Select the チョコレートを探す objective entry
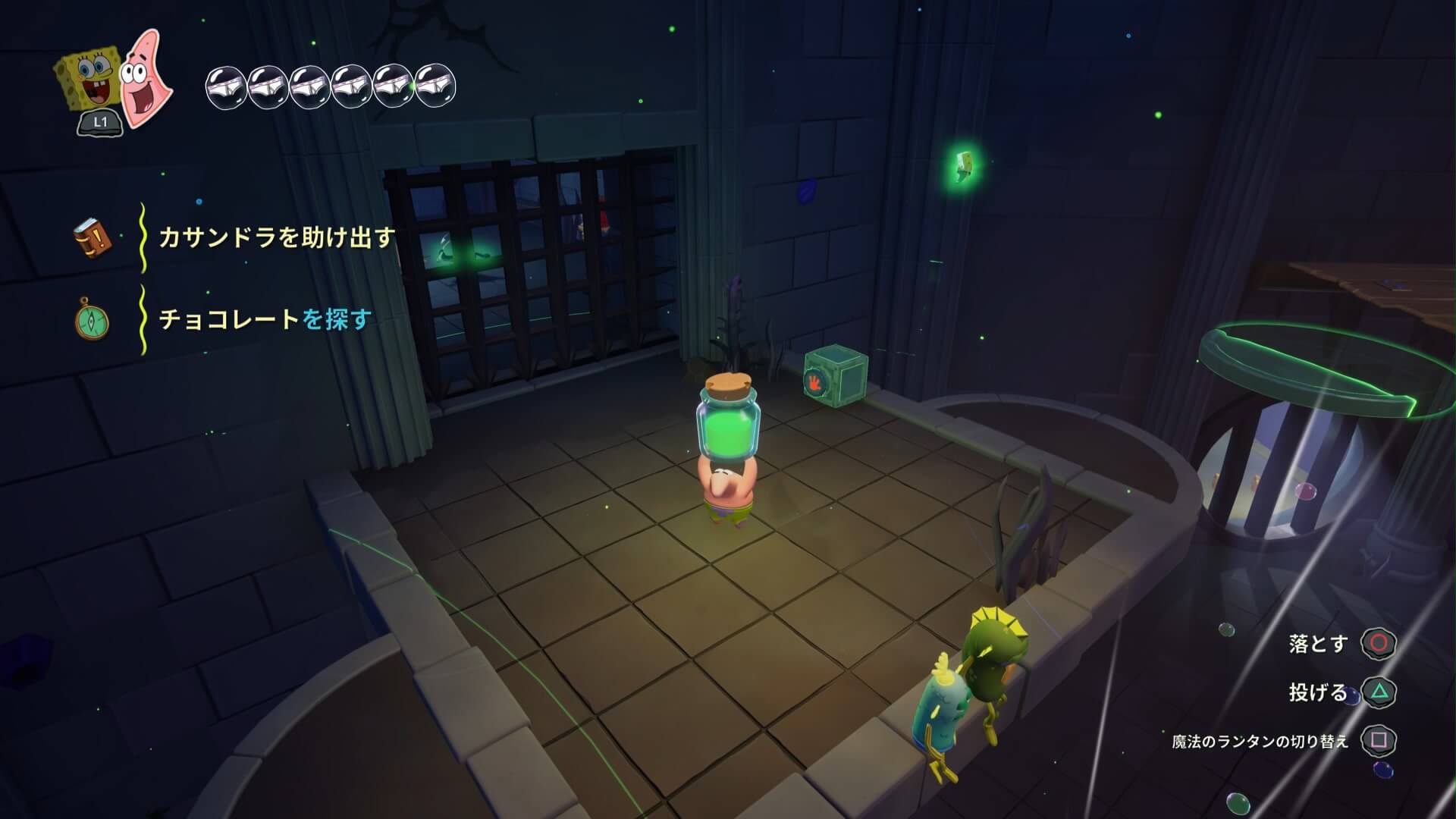This screenshot has width=1456, height=819. click(265, 319)
